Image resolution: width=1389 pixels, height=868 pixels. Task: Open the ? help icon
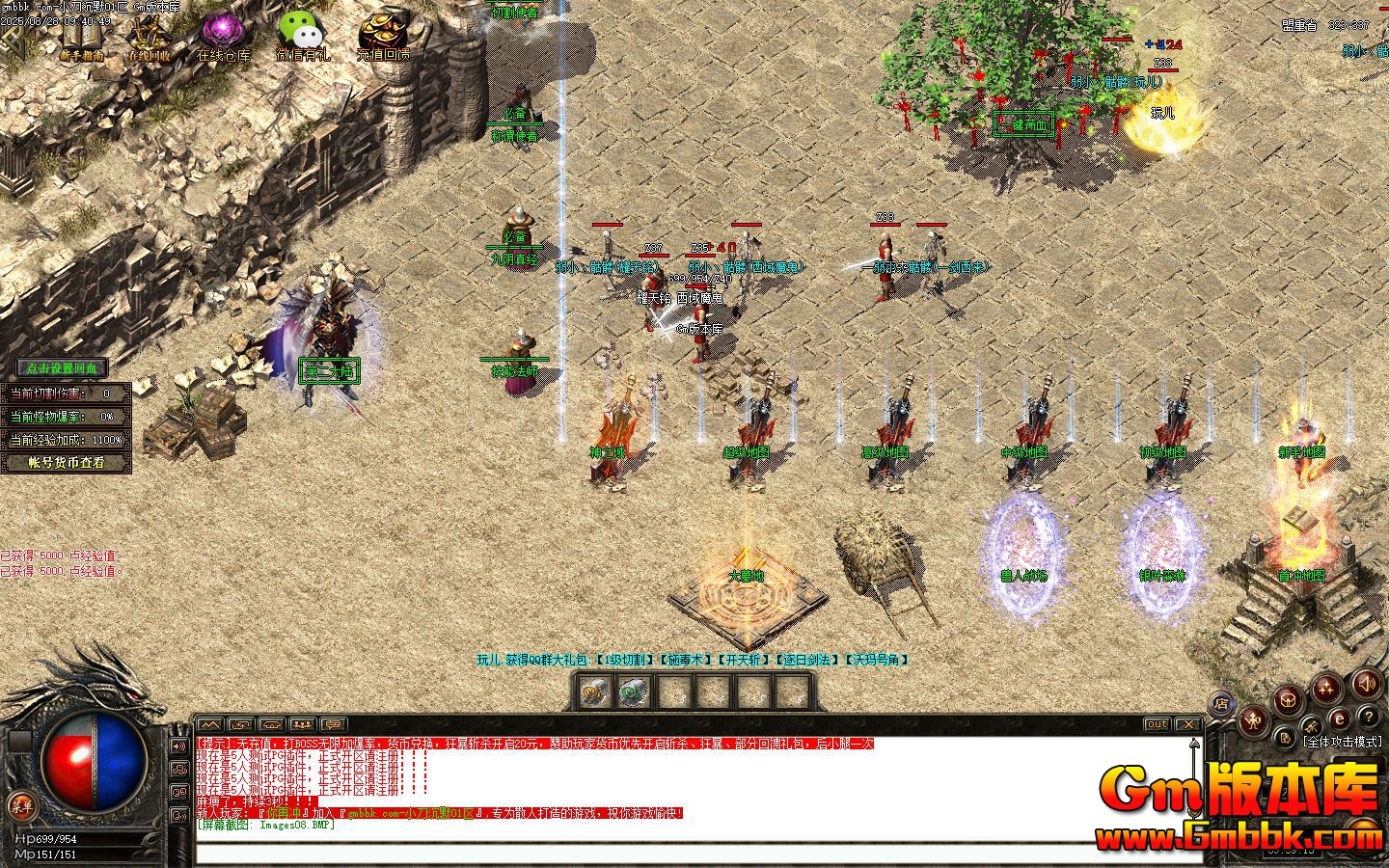click(x=1370, y=717)
